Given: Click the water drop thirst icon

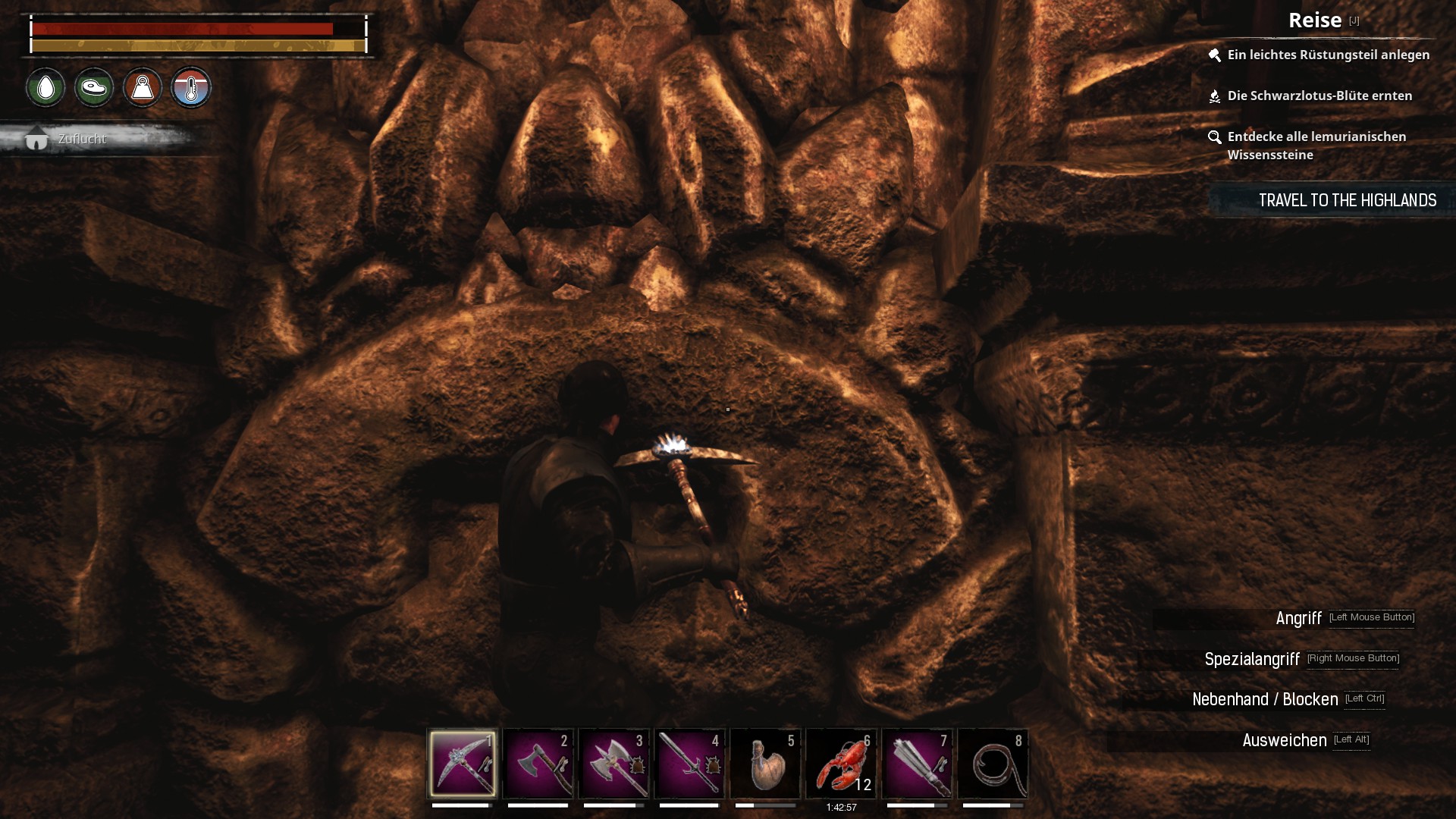Looking at the screenshot, I should point(45,88).
